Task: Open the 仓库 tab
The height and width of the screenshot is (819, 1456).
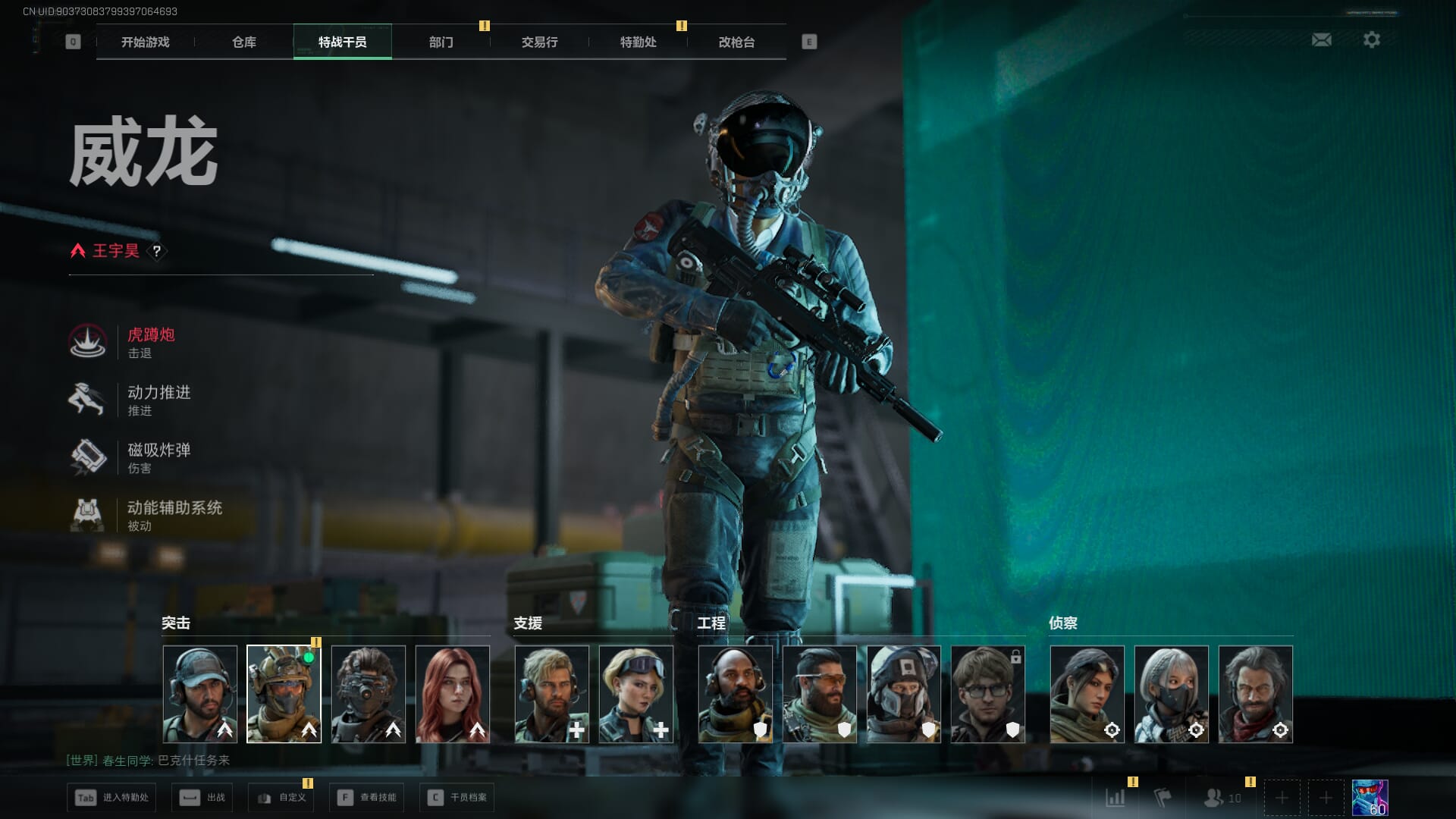Action: coord(243,42)
